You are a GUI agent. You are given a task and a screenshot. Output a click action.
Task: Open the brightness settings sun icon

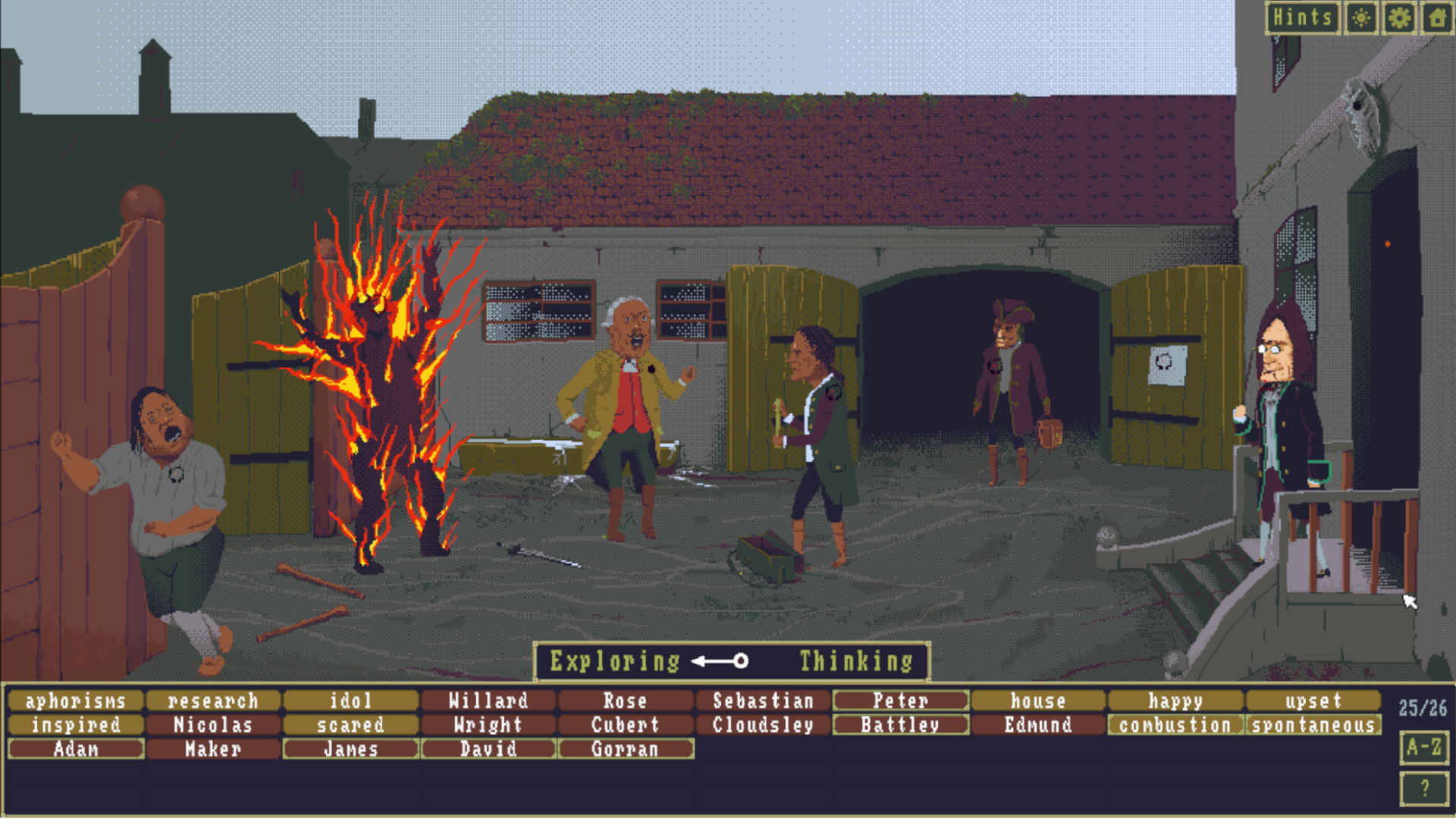pyautogui.click(x=1360, y=17)
